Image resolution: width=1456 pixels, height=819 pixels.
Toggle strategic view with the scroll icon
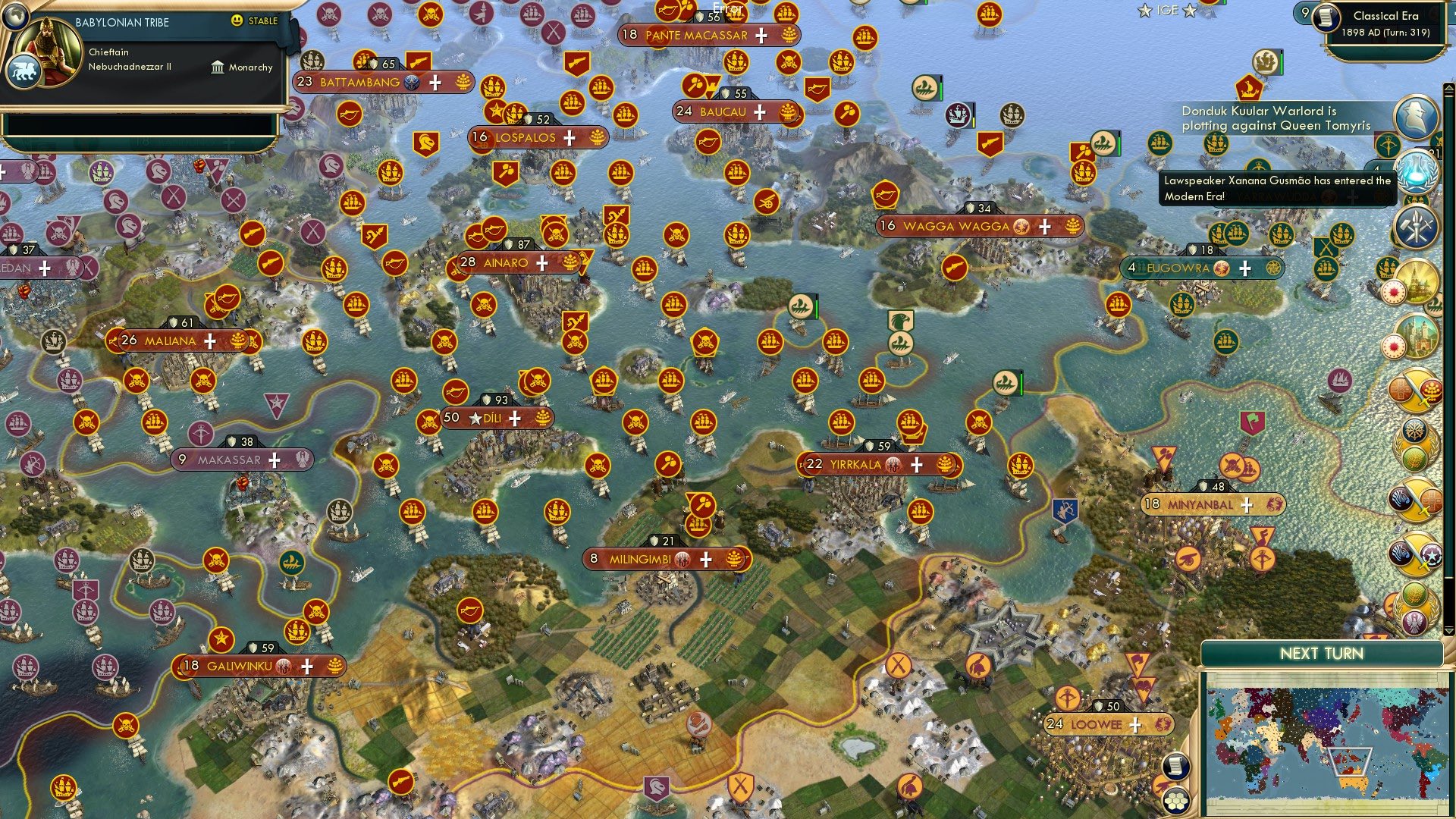[1175, 766]
